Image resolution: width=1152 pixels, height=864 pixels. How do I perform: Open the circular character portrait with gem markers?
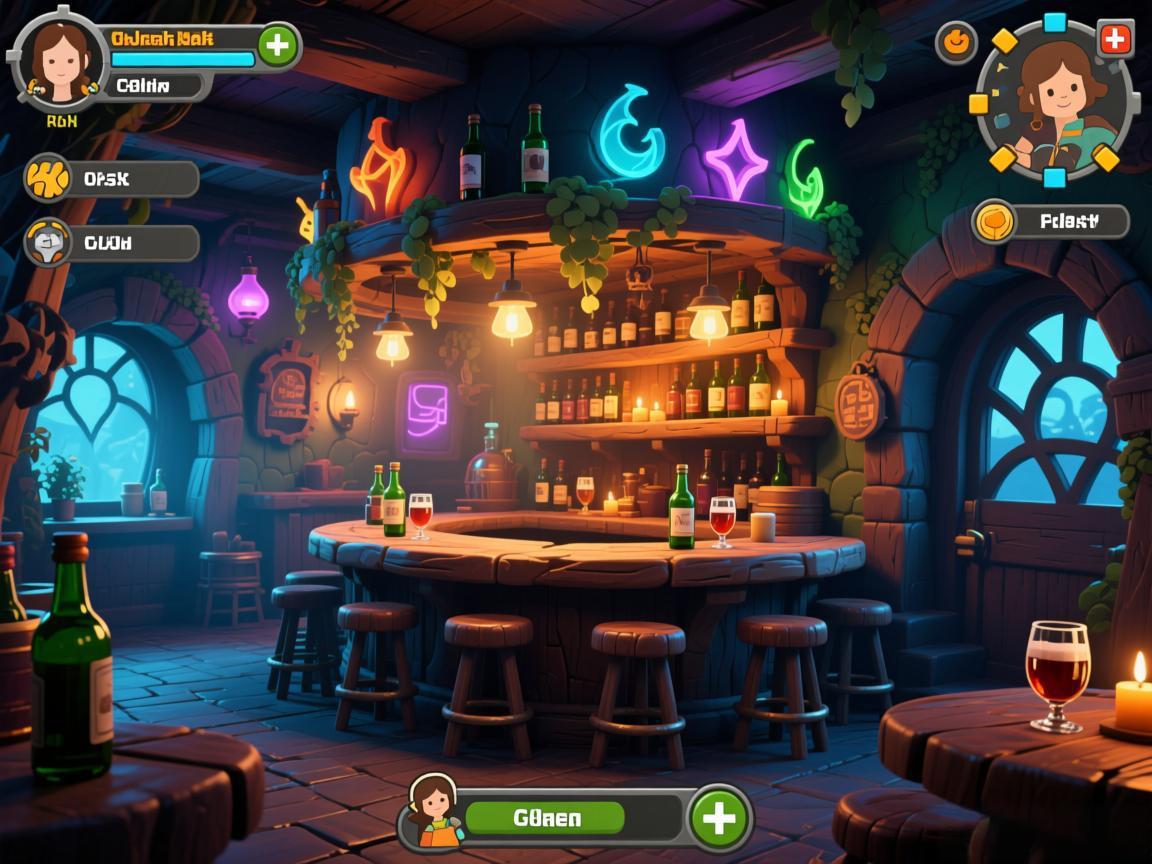point(1054,100)
